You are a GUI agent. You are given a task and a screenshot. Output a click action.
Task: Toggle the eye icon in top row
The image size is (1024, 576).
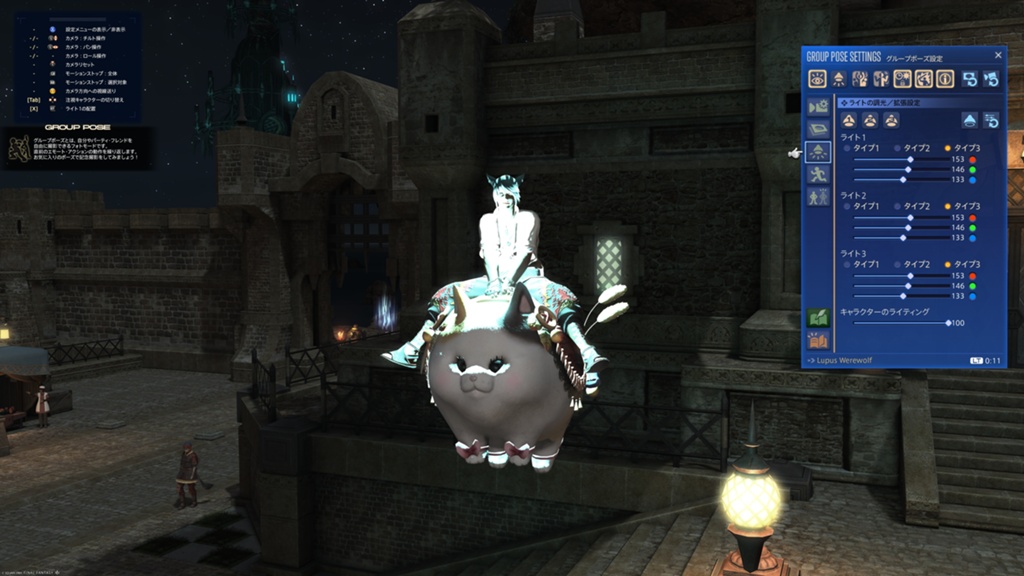pyautogui.click(x=817, y=79)
